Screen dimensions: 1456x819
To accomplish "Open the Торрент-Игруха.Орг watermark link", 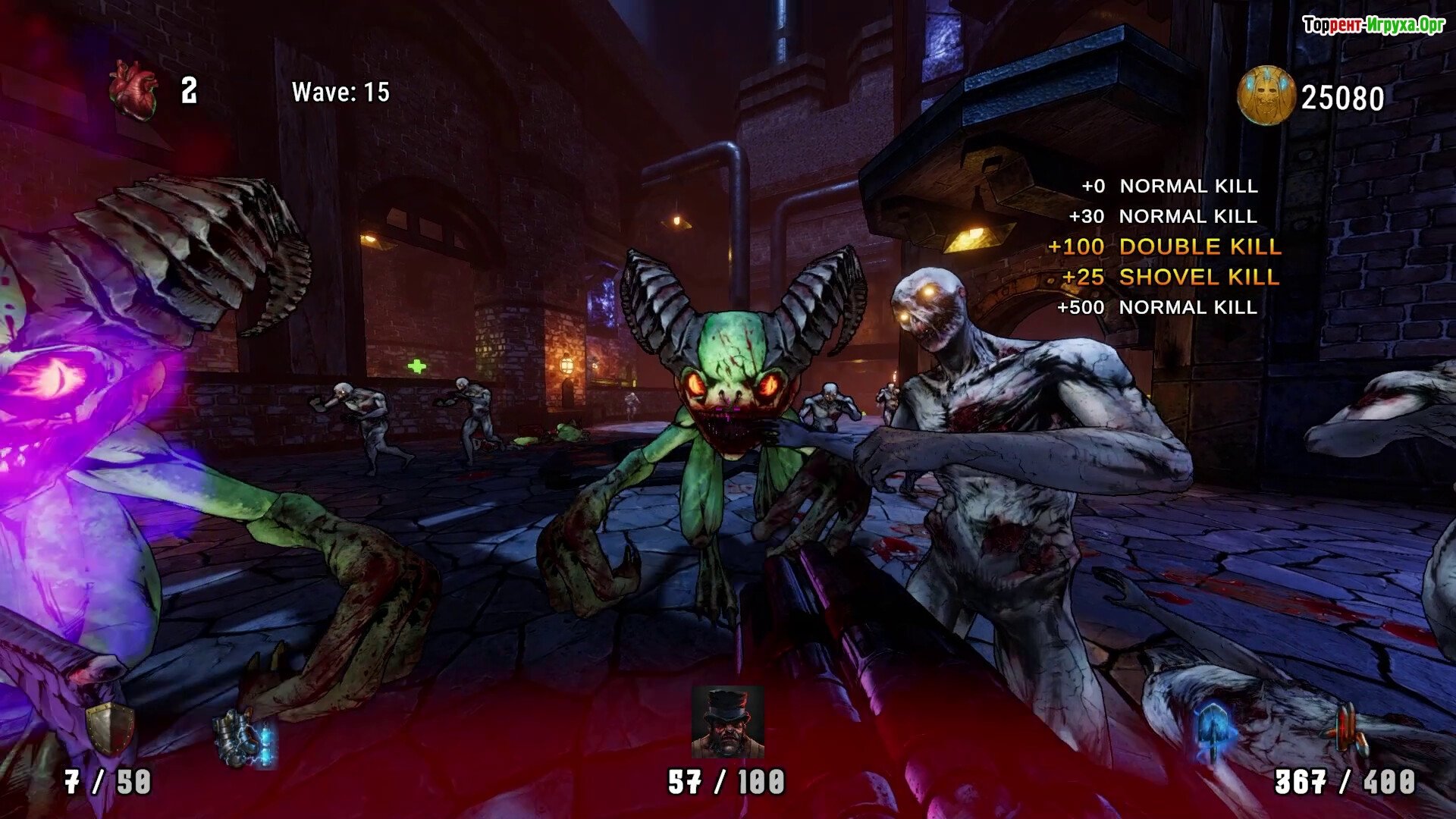I will [x=1373, y=26].
